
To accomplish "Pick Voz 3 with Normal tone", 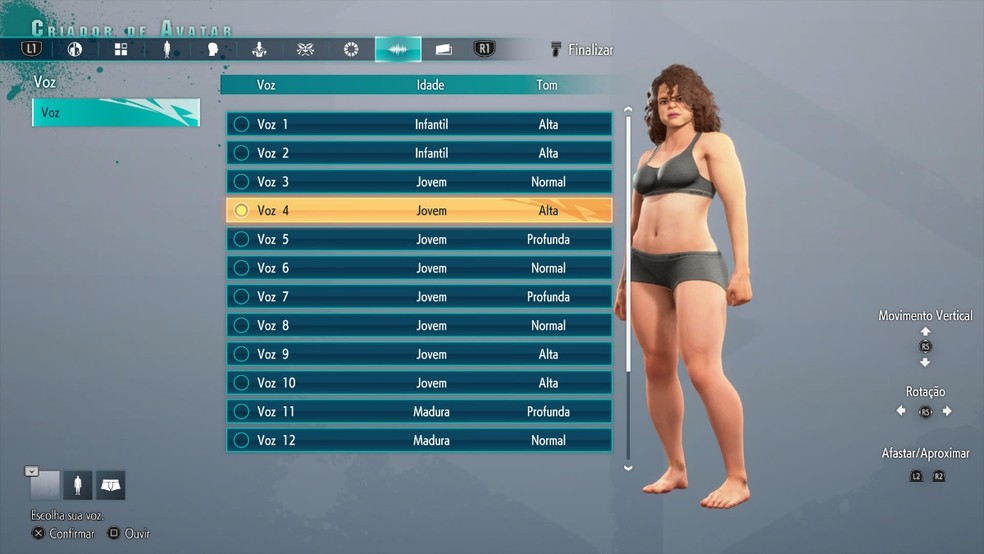I will (x=418, y=182).
